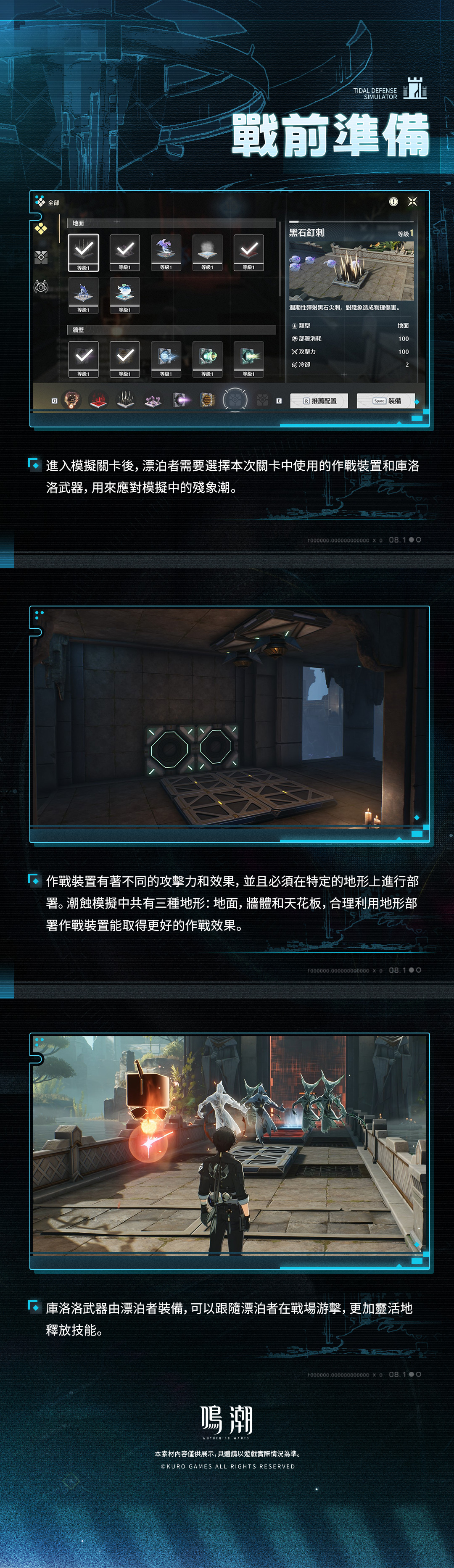Select the blue orb floor device
This screenshot has width=454, height=1568.
125,293
